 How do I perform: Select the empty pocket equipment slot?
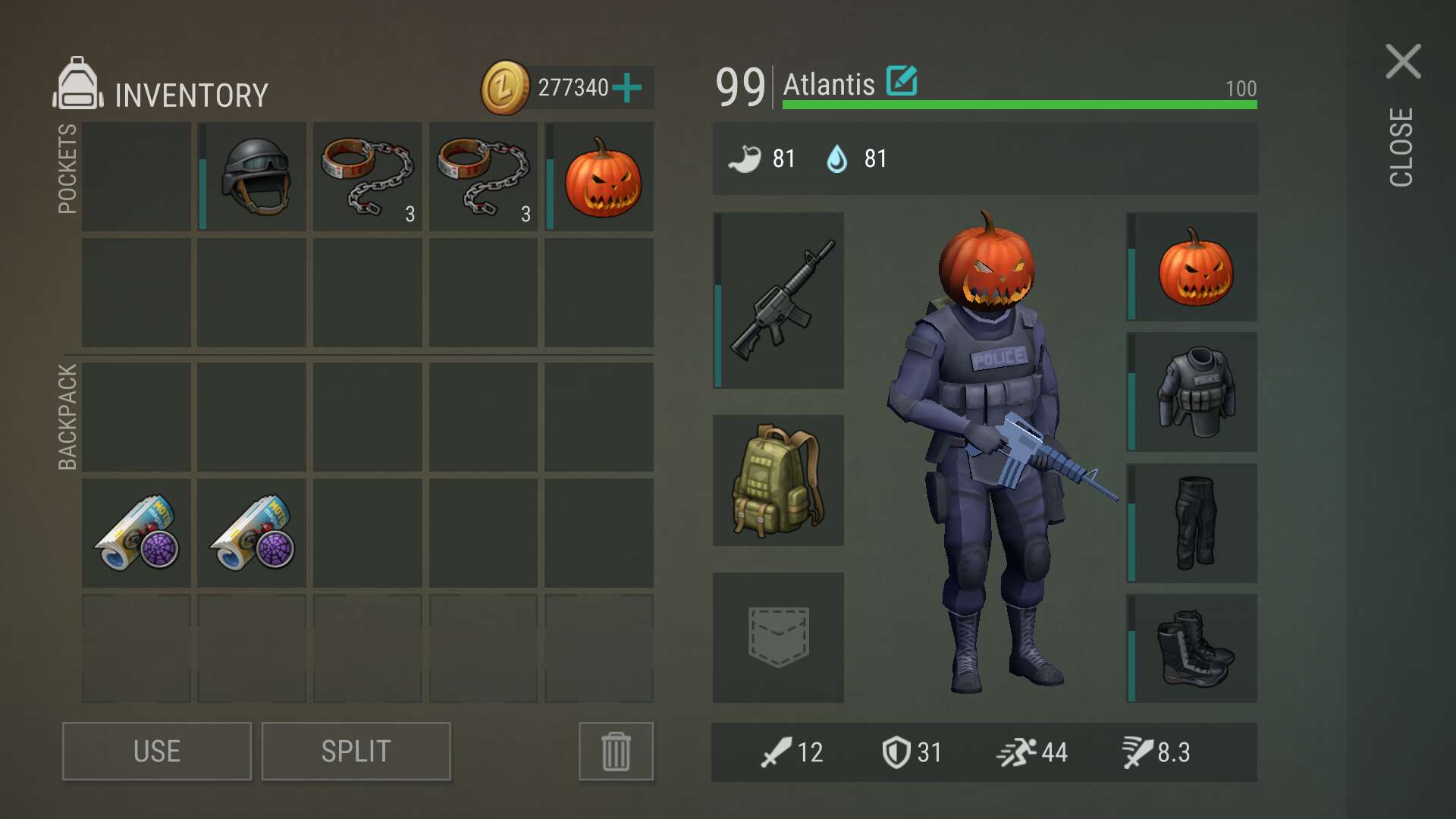(x=779, y=637)
